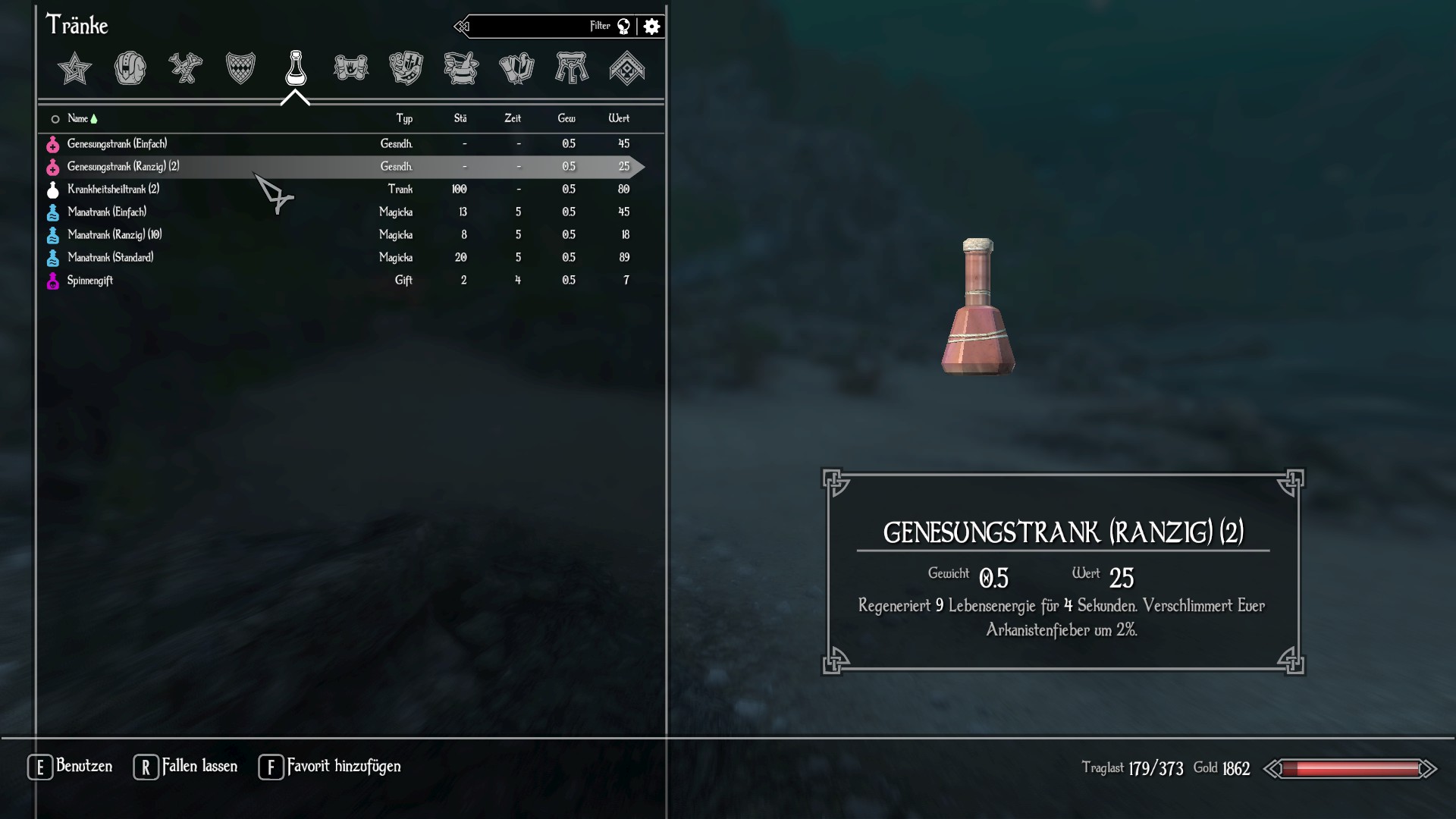This screenshot has height=819, width=1456.
Task: Select Genesungstrank (Einfach) in the list
Action: pos(117,144)
